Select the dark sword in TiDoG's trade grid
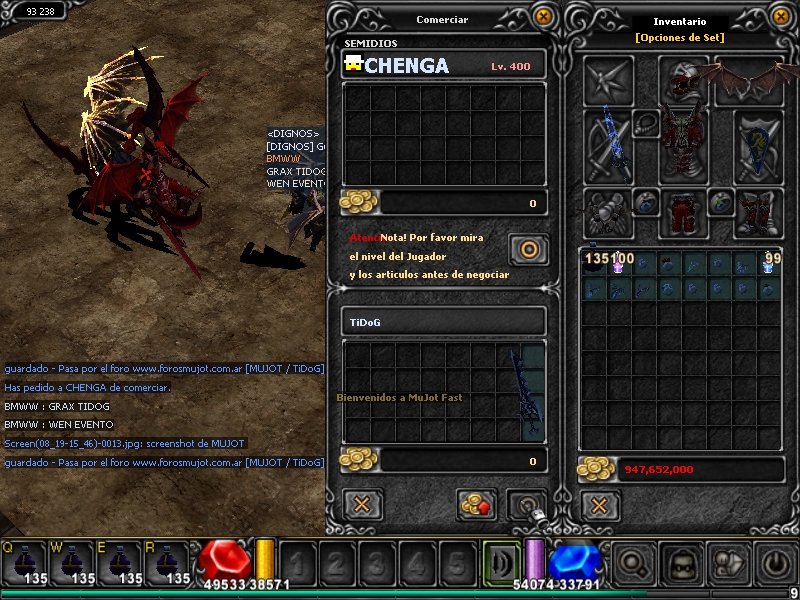This screenshot has height=600, width=800. [526, 394]
